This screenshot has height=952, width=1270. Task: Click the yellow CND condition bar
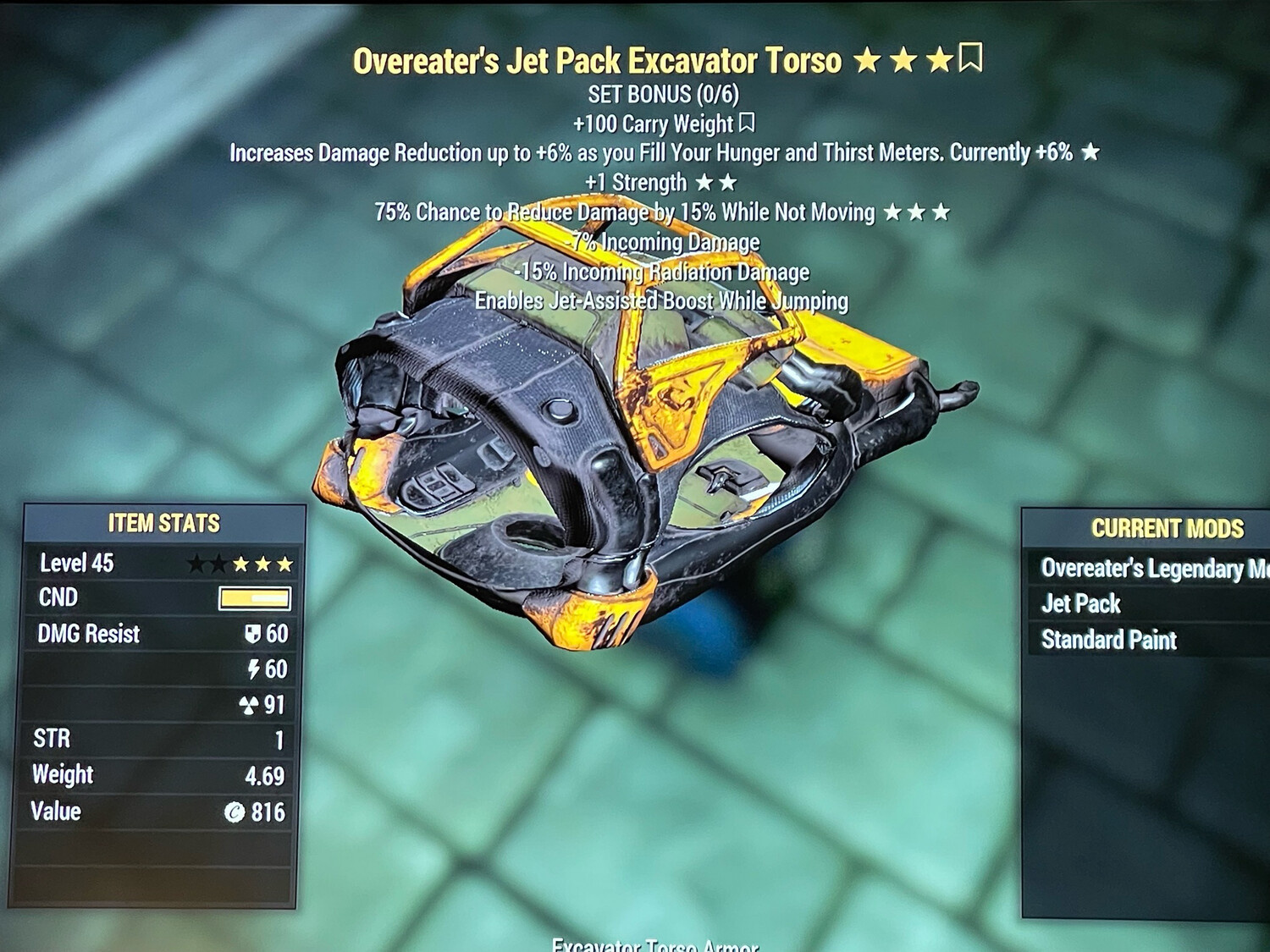[x=257, y=597]
